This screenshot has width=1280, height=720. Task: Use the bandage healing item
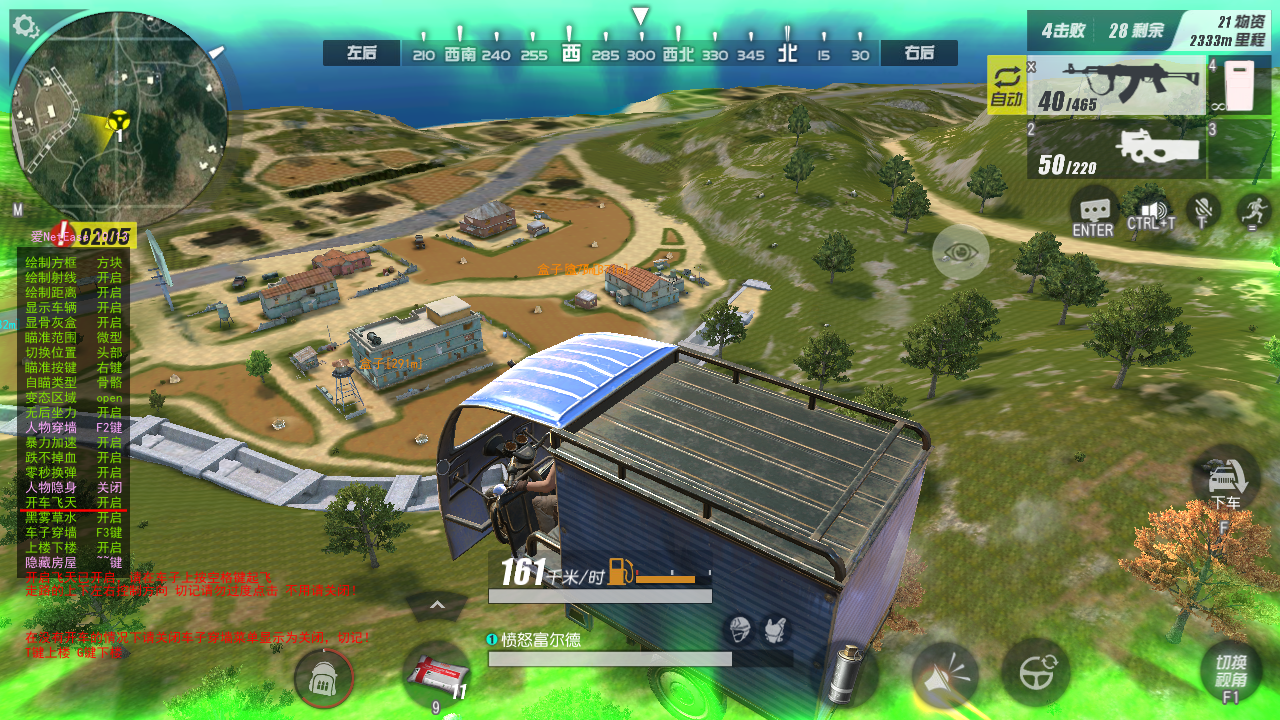(x=436, y=674)
